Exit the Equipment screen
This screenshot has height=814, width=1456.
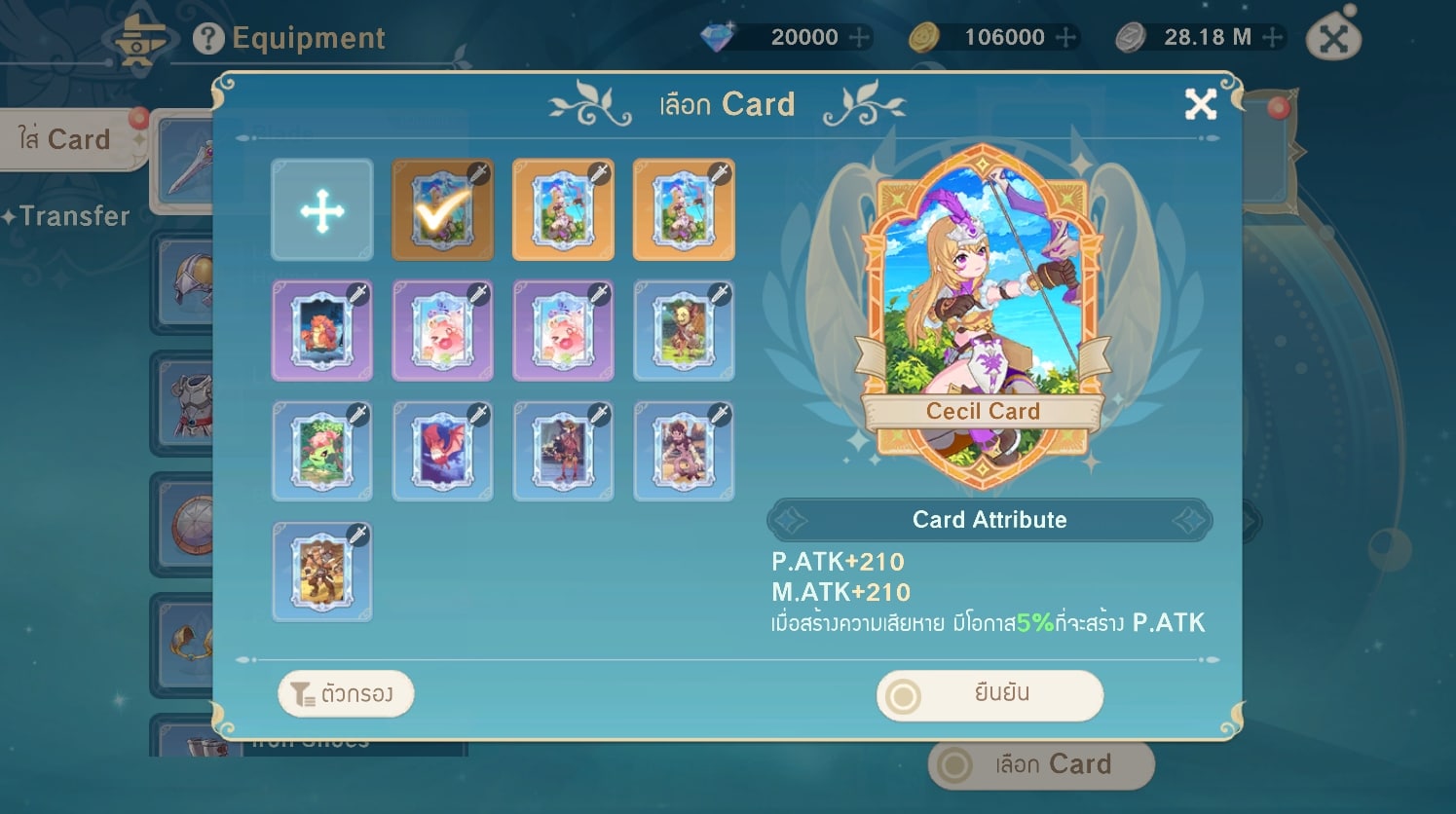(x=1333, y=39)
